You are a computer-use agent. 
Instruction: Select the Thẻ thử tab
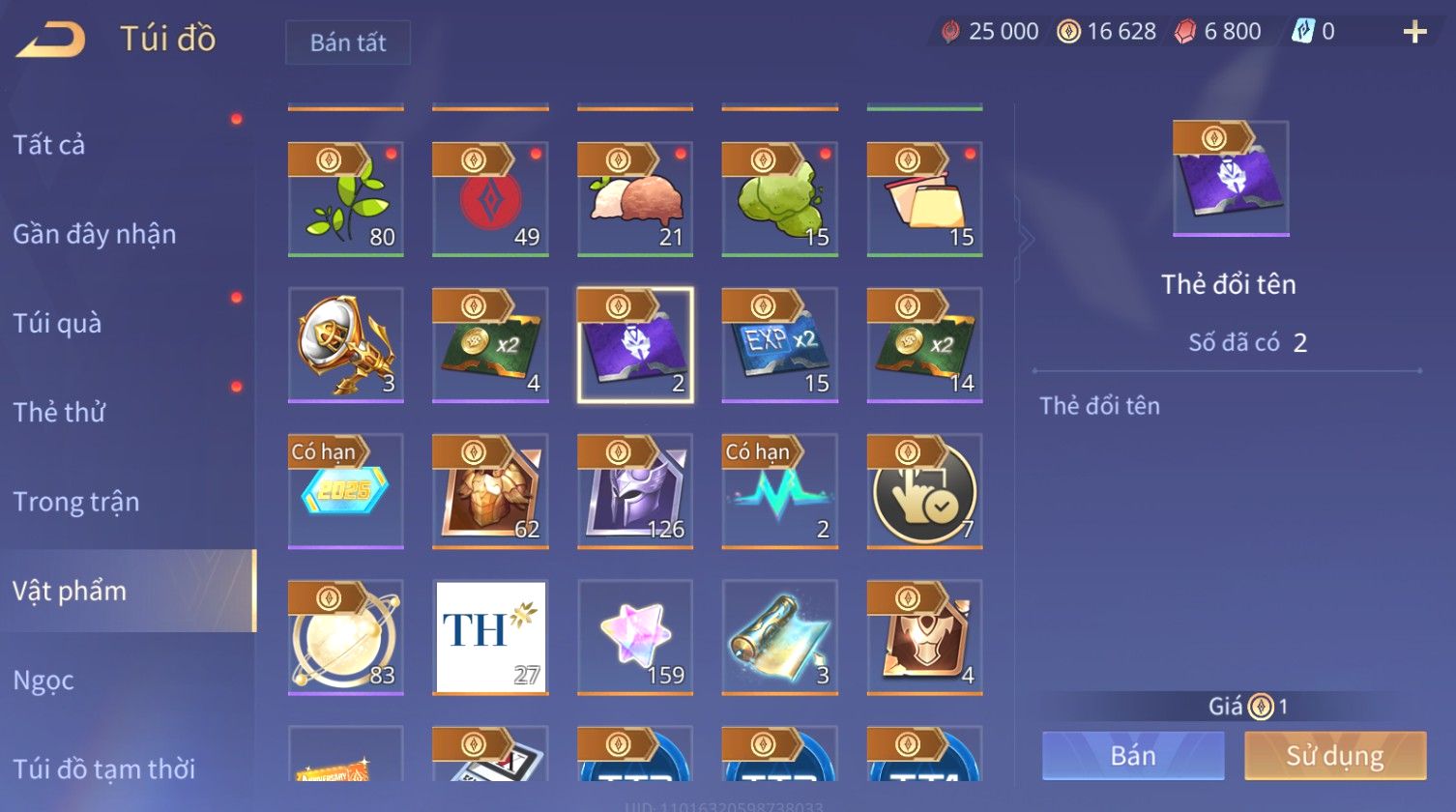point(59,412)
